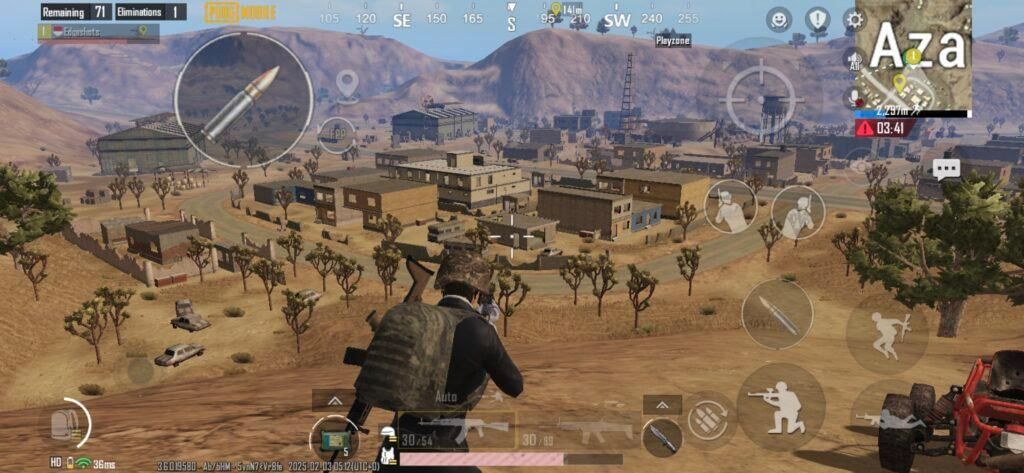
Task: Lean right with the peek button
Action: 798,212
